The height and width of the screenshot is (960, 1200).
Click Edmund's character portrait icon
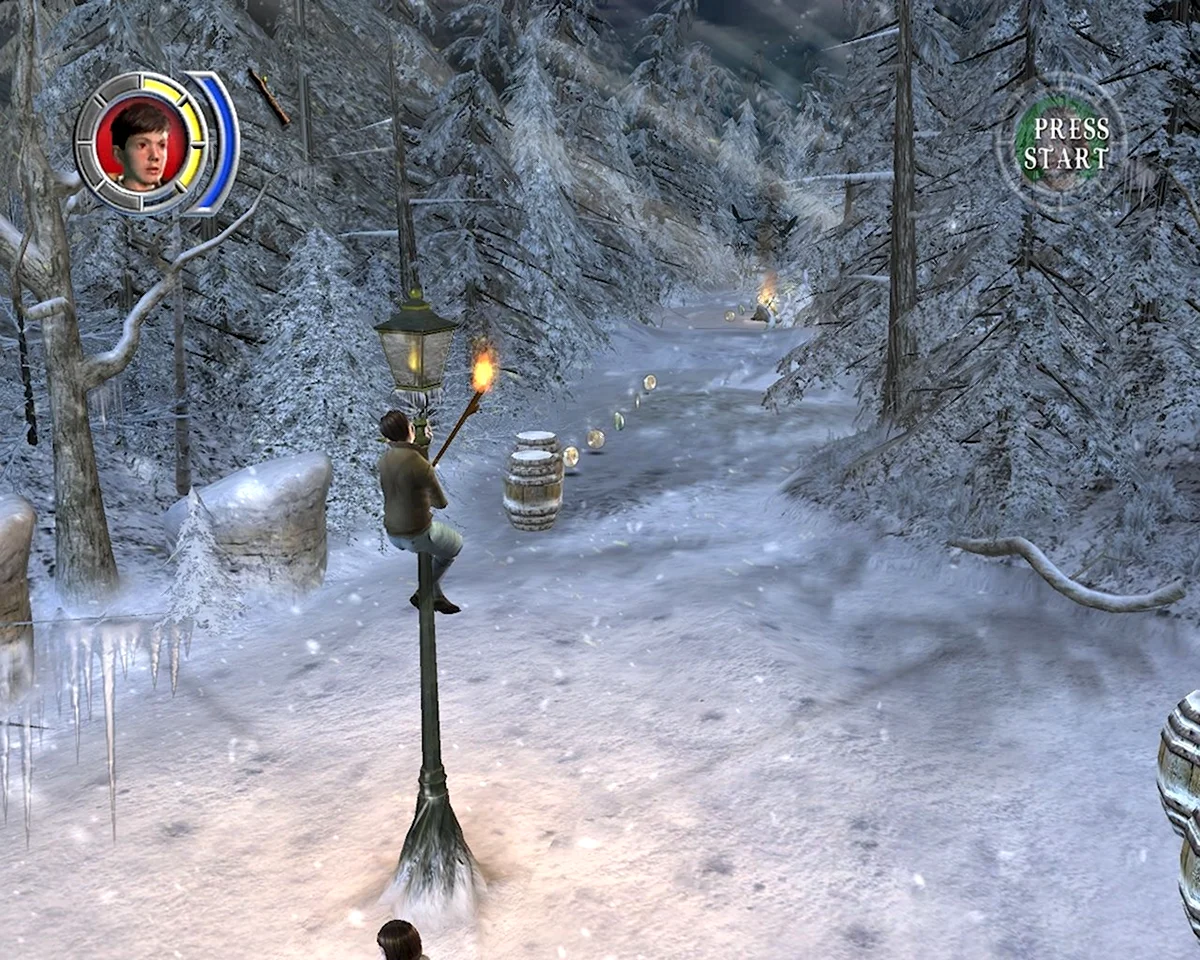[x=142, y=143]
